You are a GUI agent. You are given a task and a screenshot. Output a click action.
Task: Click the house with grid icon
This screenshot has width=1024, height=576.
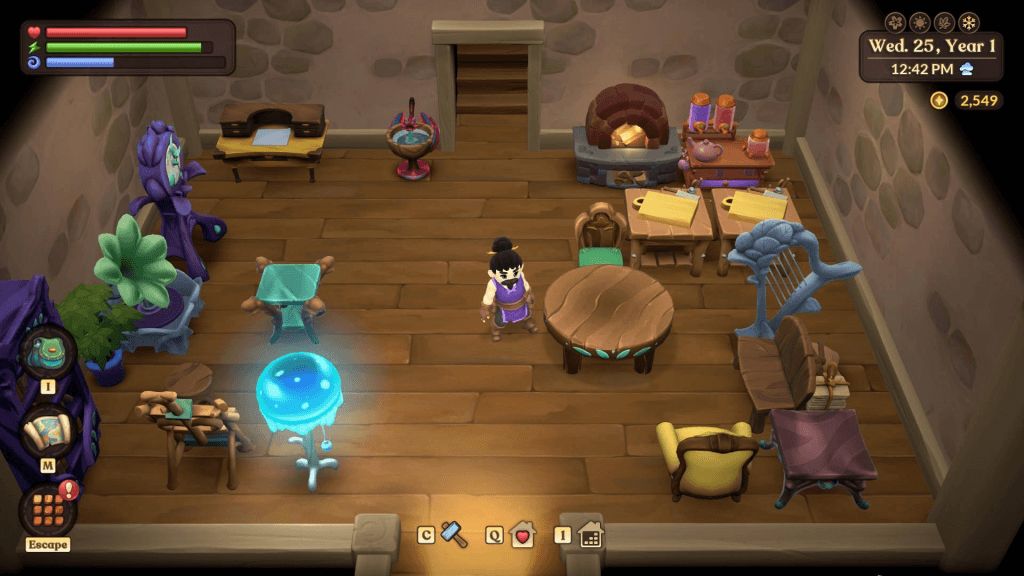pyautogui.click(x=590, y=535)
